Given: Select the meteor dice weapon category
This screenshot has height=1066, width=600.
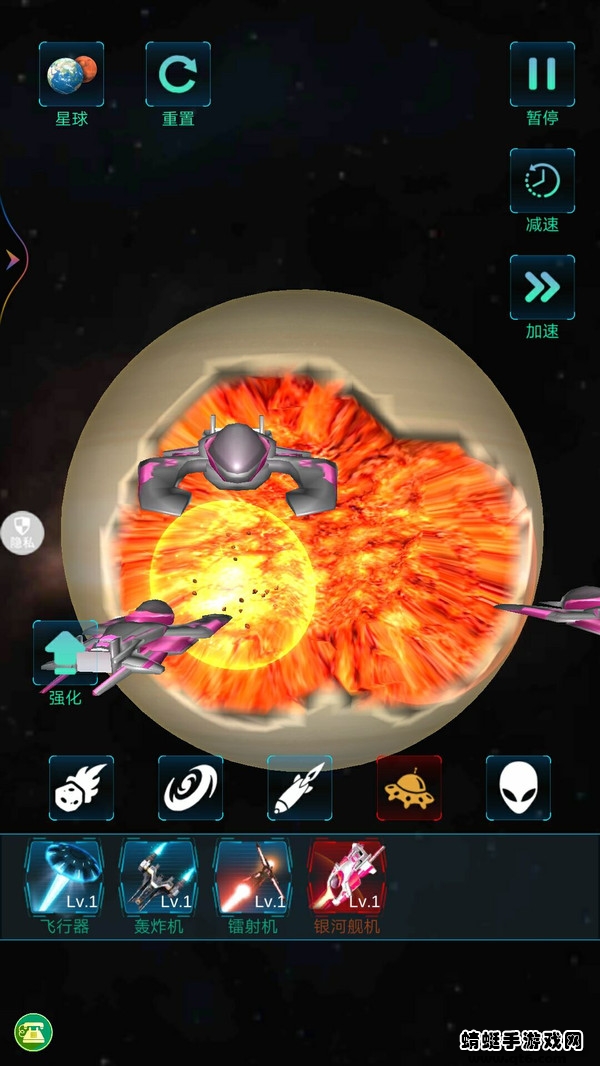Looking at the screenshot, I should 82,788.
